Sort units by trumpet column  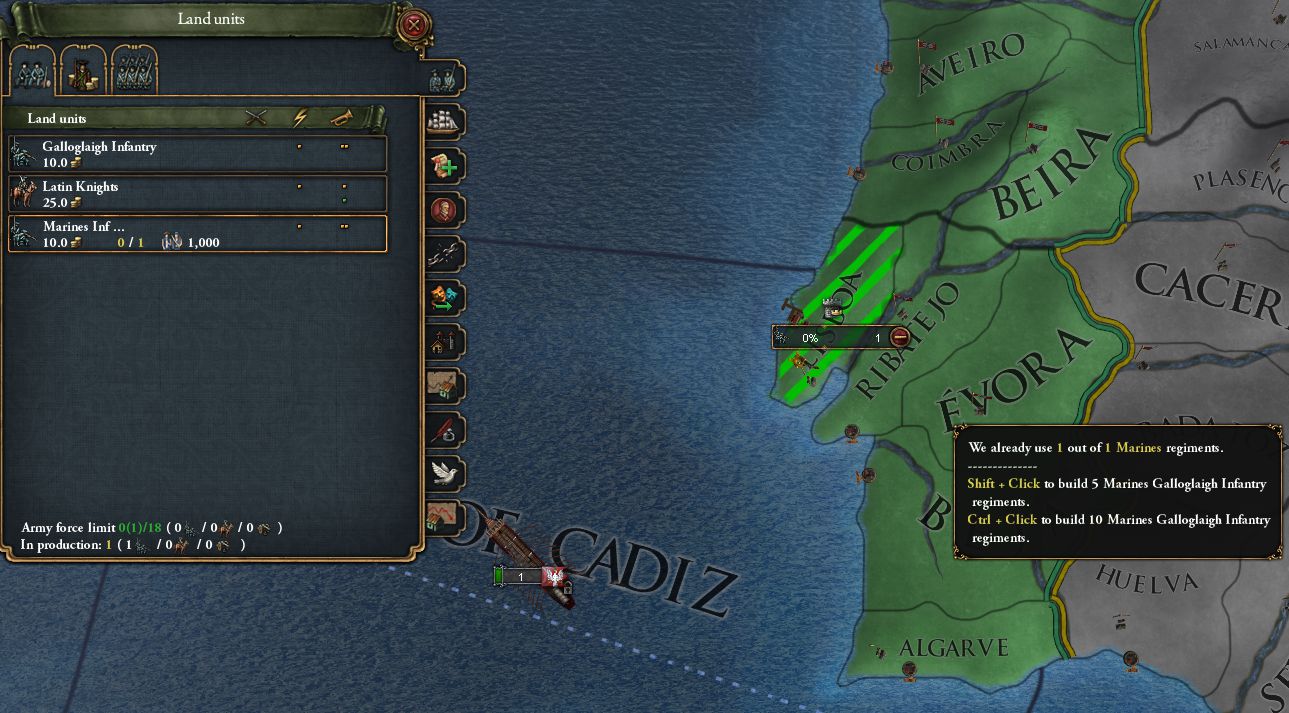(342, 118)
